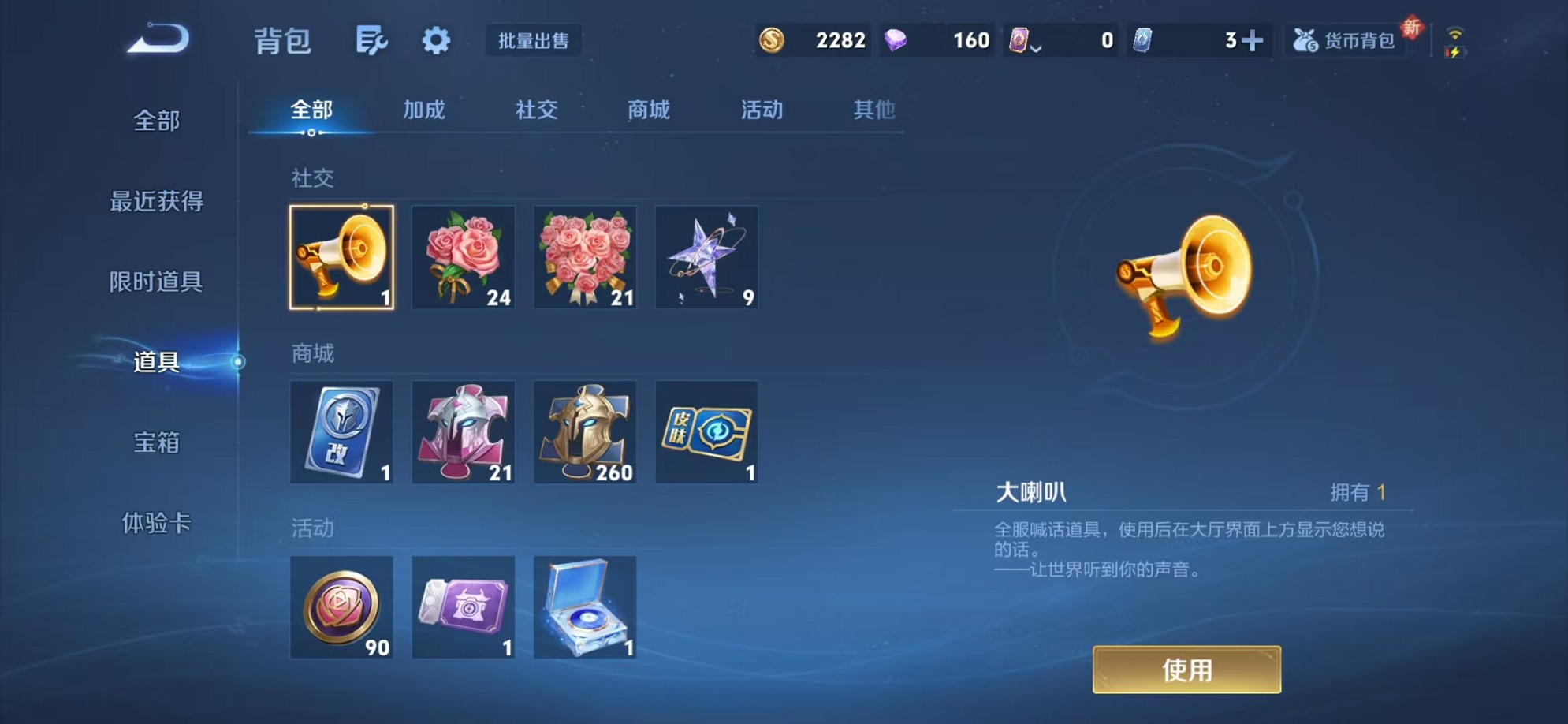Open 货币背包 with the new badge

tap(1344, 40)
